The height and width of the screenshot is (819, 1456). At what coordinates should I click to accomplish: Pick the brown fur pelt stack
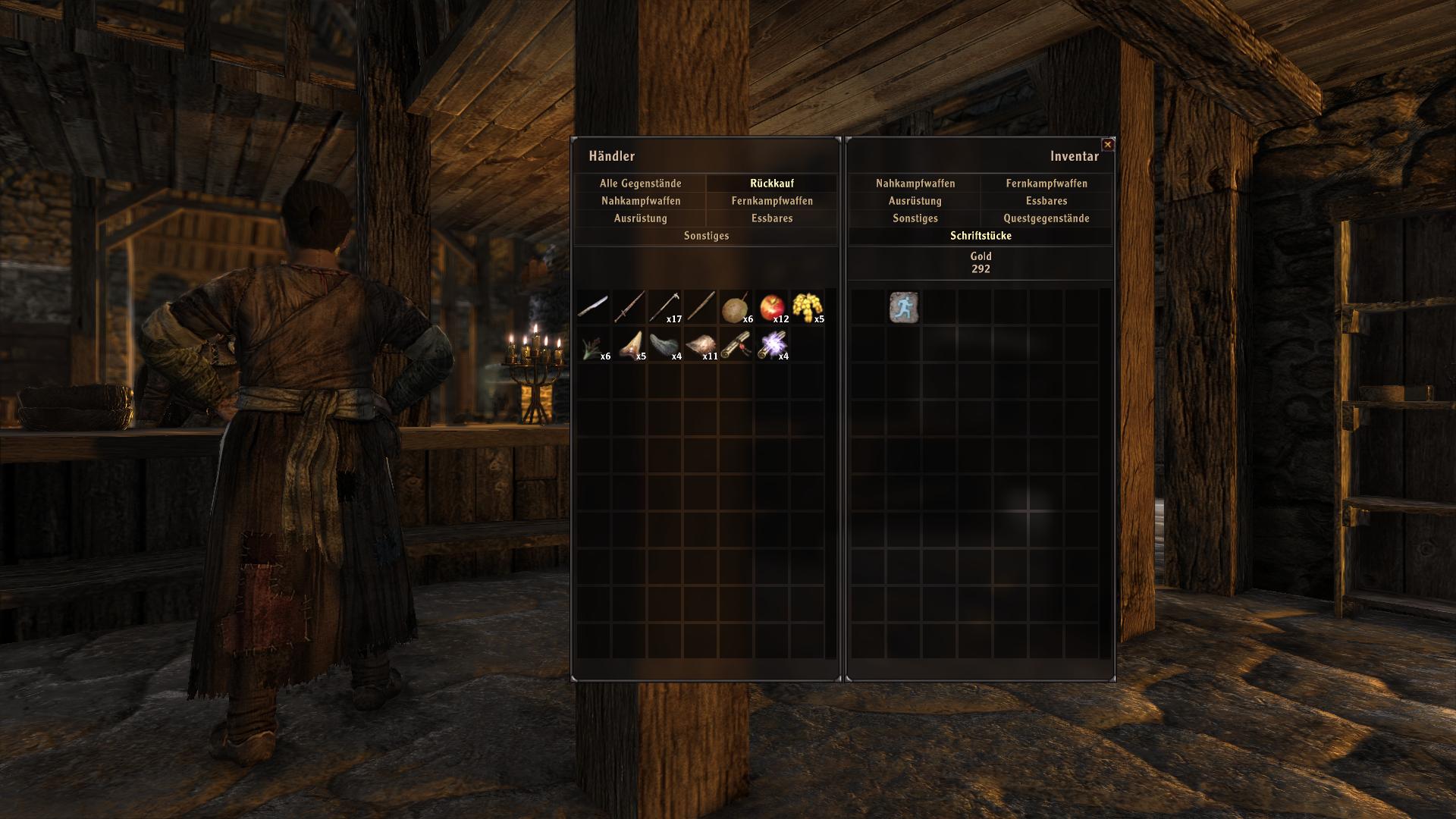tap(700, 345)
